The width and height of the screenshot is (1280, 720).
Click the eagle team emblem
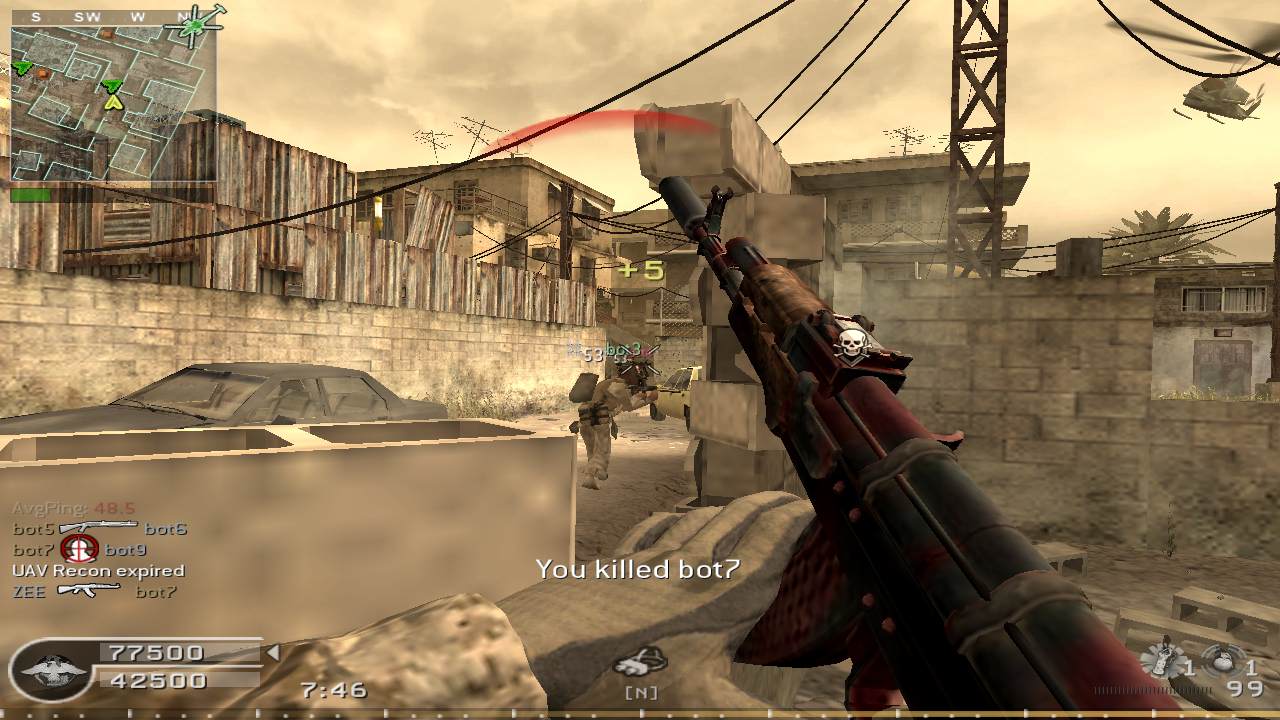pos(47,670)
